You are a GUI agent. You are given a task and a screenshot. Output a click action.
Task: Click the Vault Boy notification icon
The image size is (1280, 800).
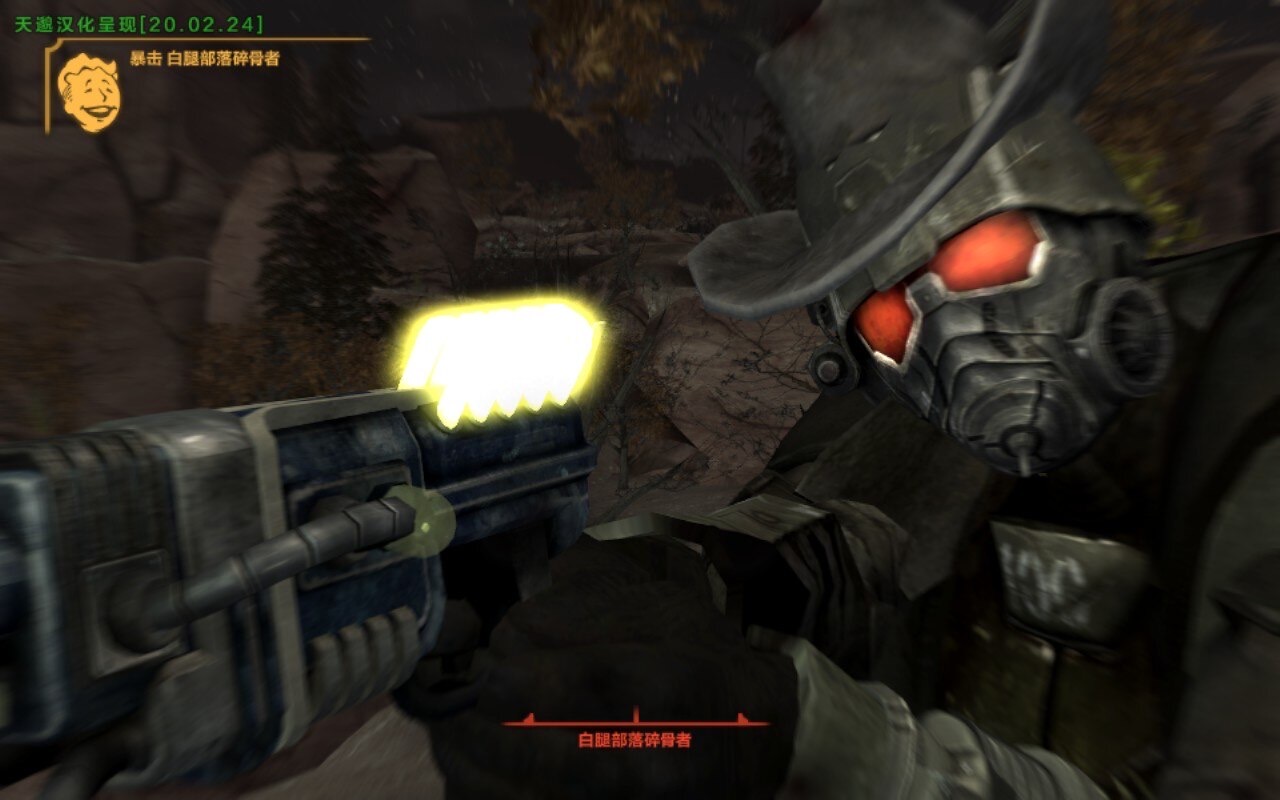point(88,93)
